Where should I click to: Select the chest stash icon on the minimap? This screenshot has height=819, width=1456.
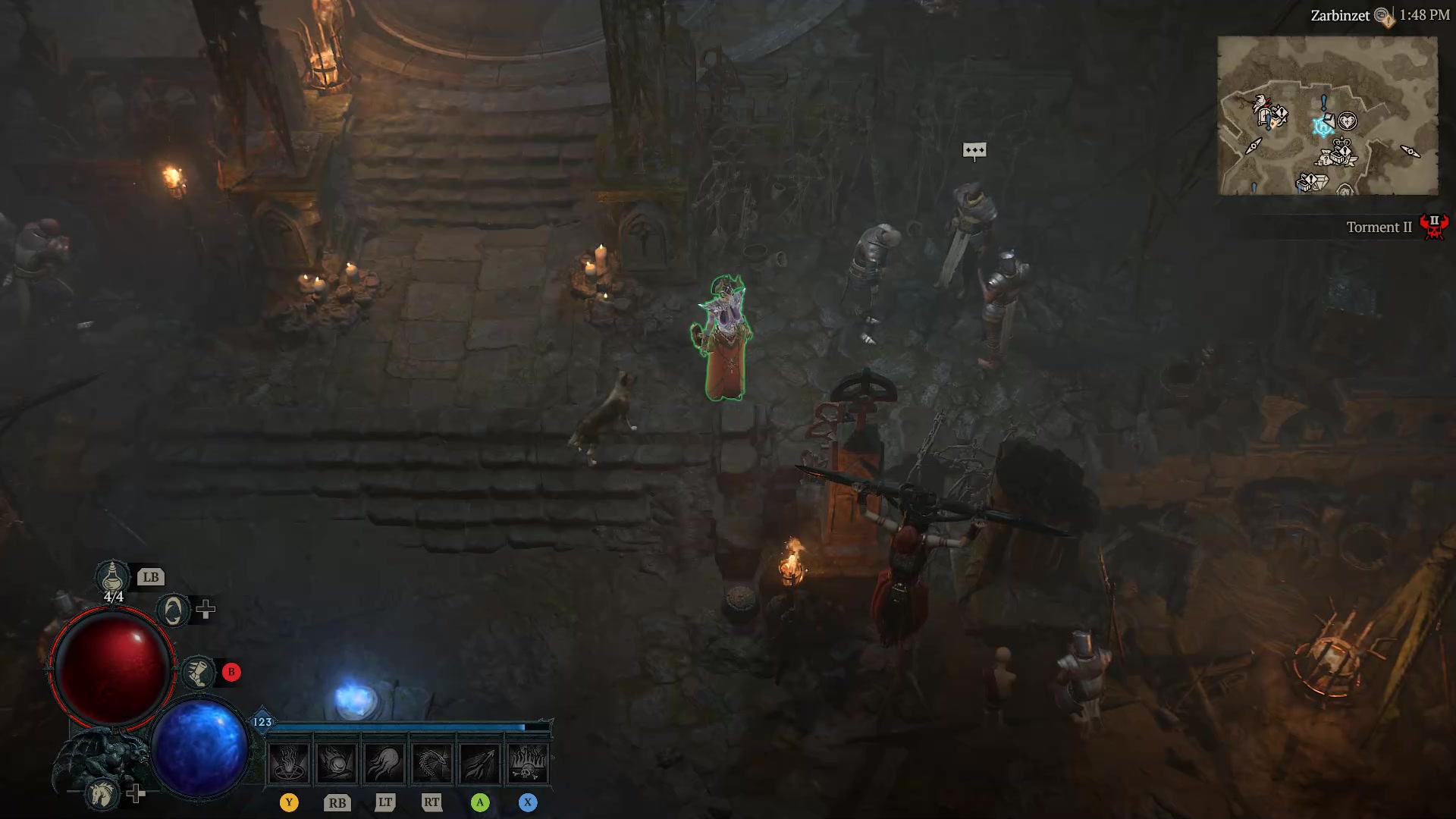click(1338, 157)
